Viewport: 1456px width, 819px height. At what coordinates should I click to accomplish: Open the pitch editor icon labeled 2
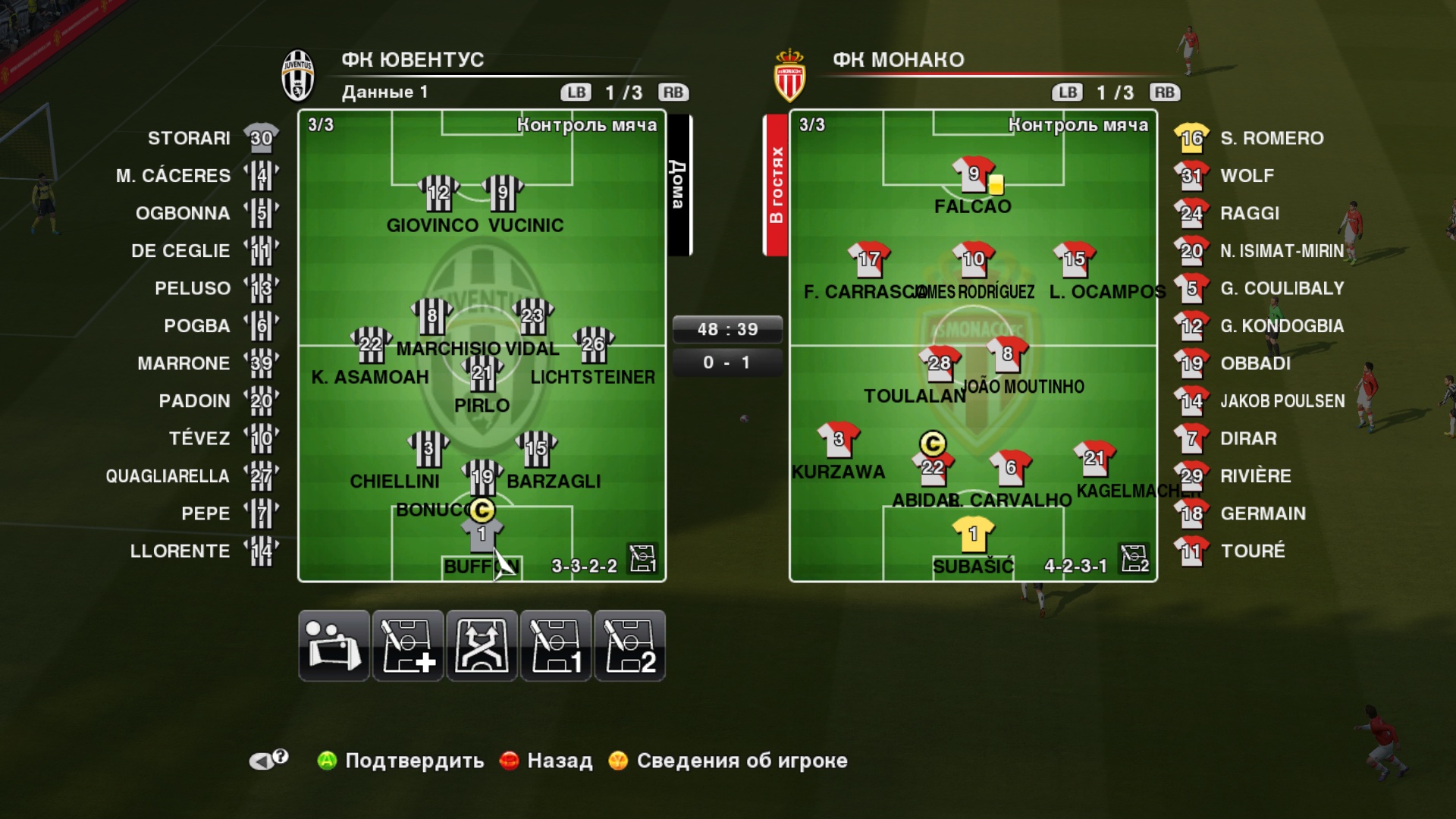coord(629,645)
